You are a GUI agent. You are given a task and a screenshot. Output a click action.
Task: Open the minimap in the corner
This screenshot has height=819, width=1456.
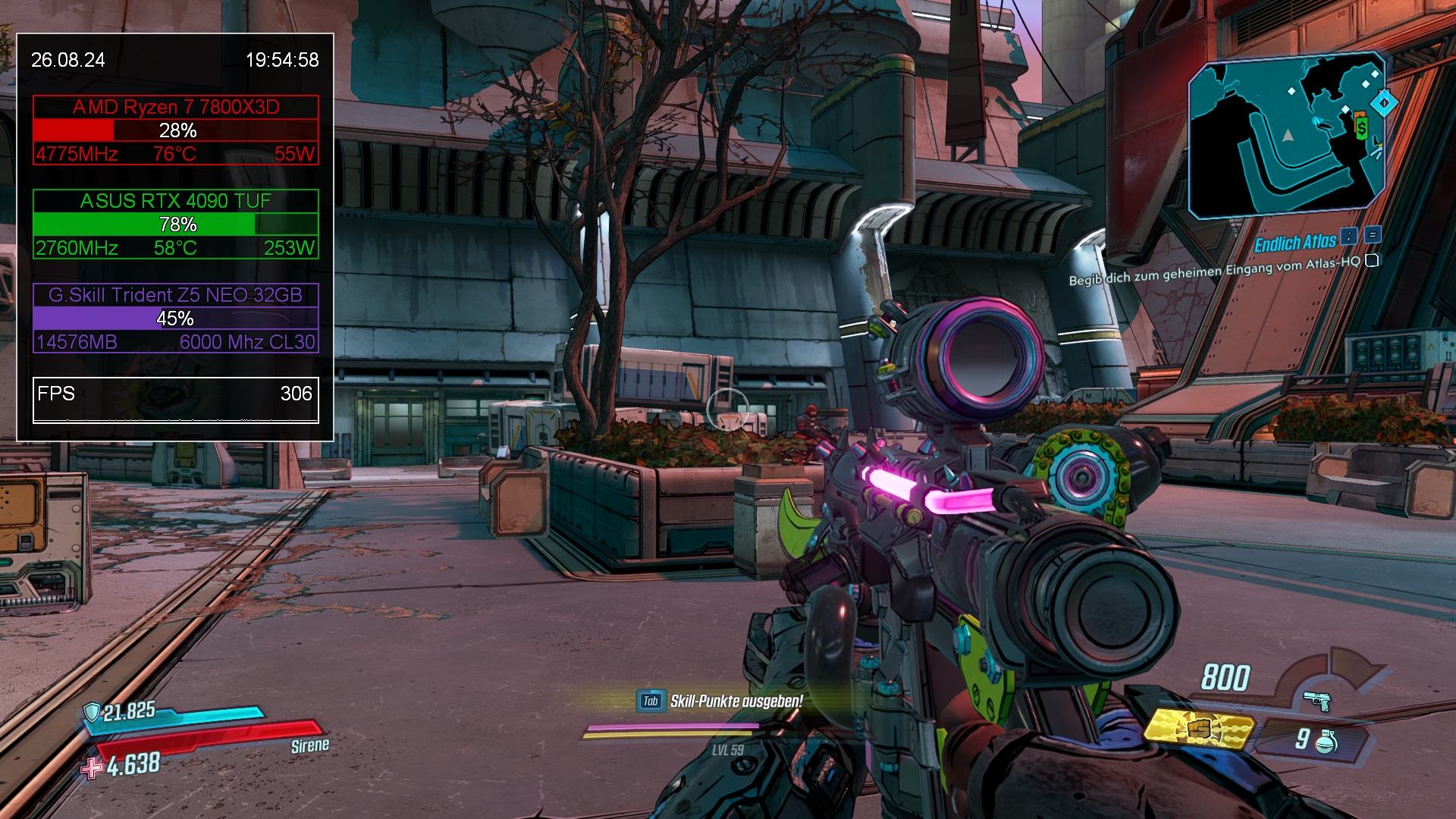pos(1286,136)
